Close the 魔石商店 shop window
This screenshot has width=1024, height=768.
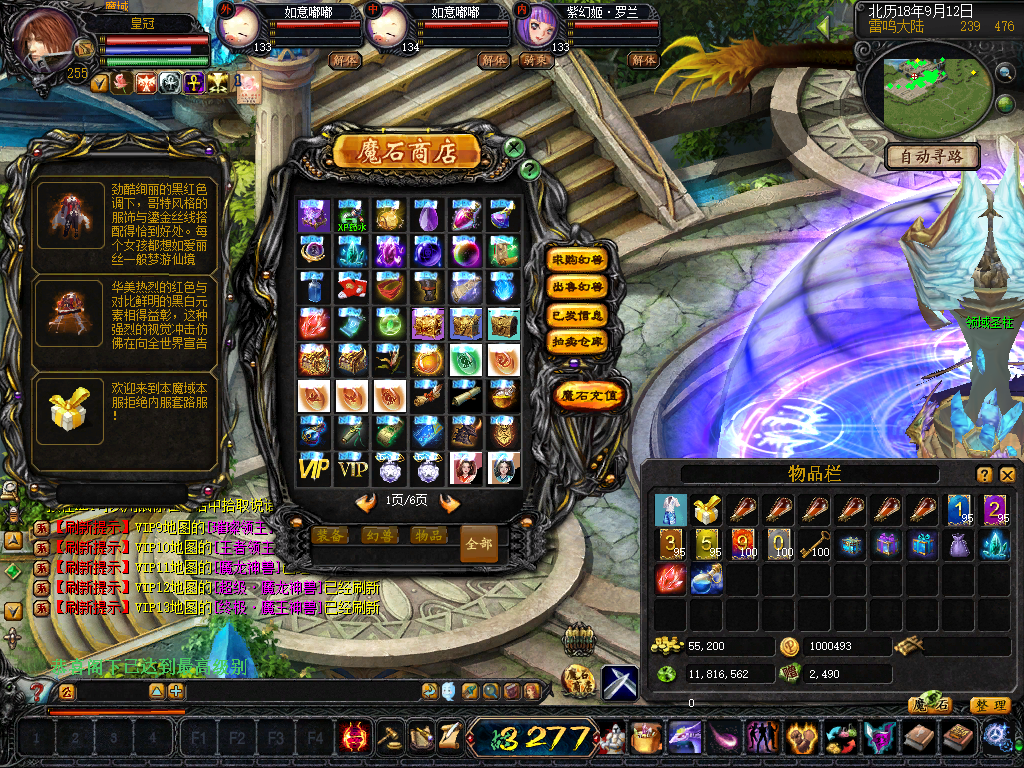[x=514, y=148]
